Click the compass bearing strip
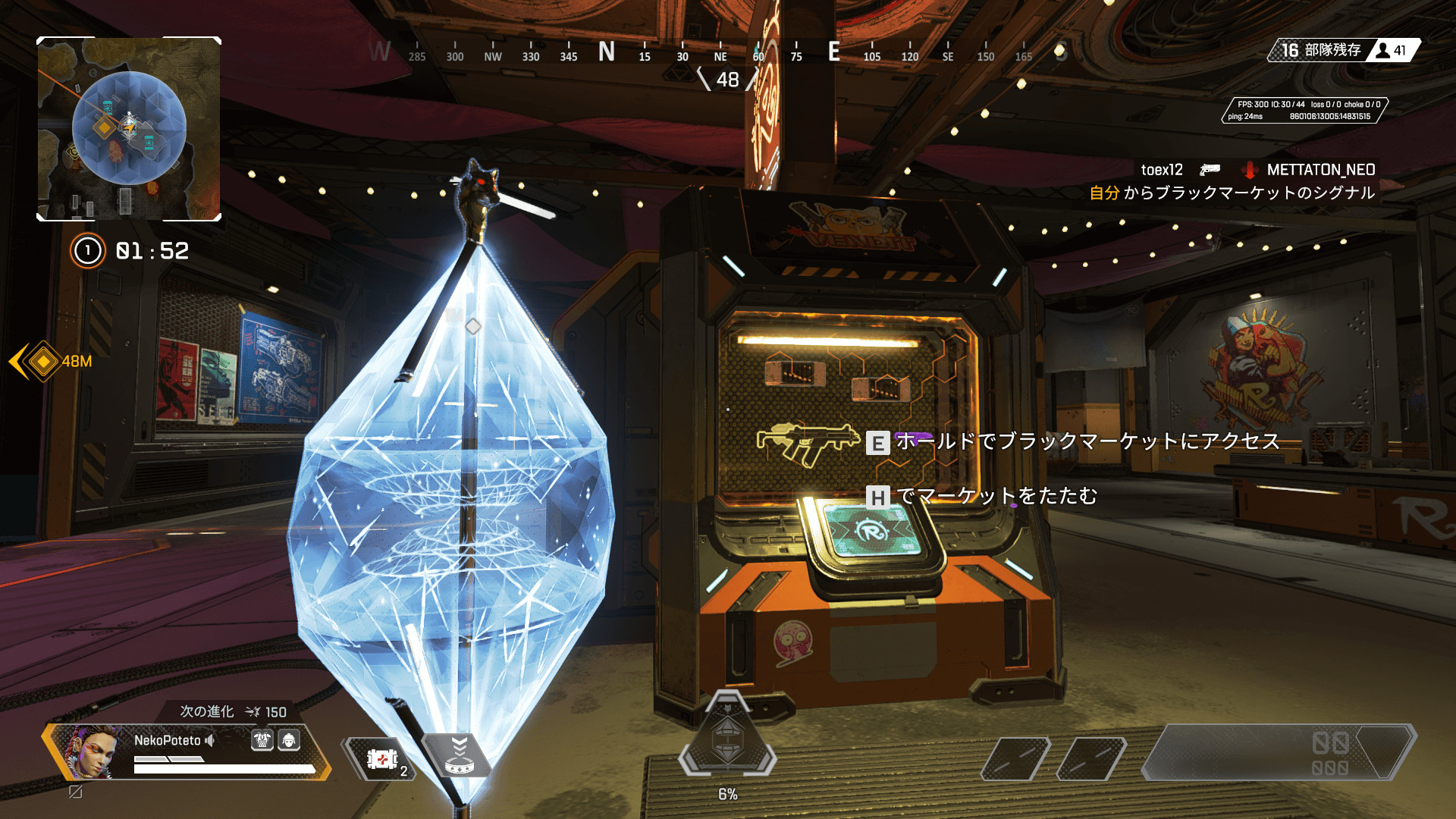Viewport: 1456px width, 819px height. [719, 53]
